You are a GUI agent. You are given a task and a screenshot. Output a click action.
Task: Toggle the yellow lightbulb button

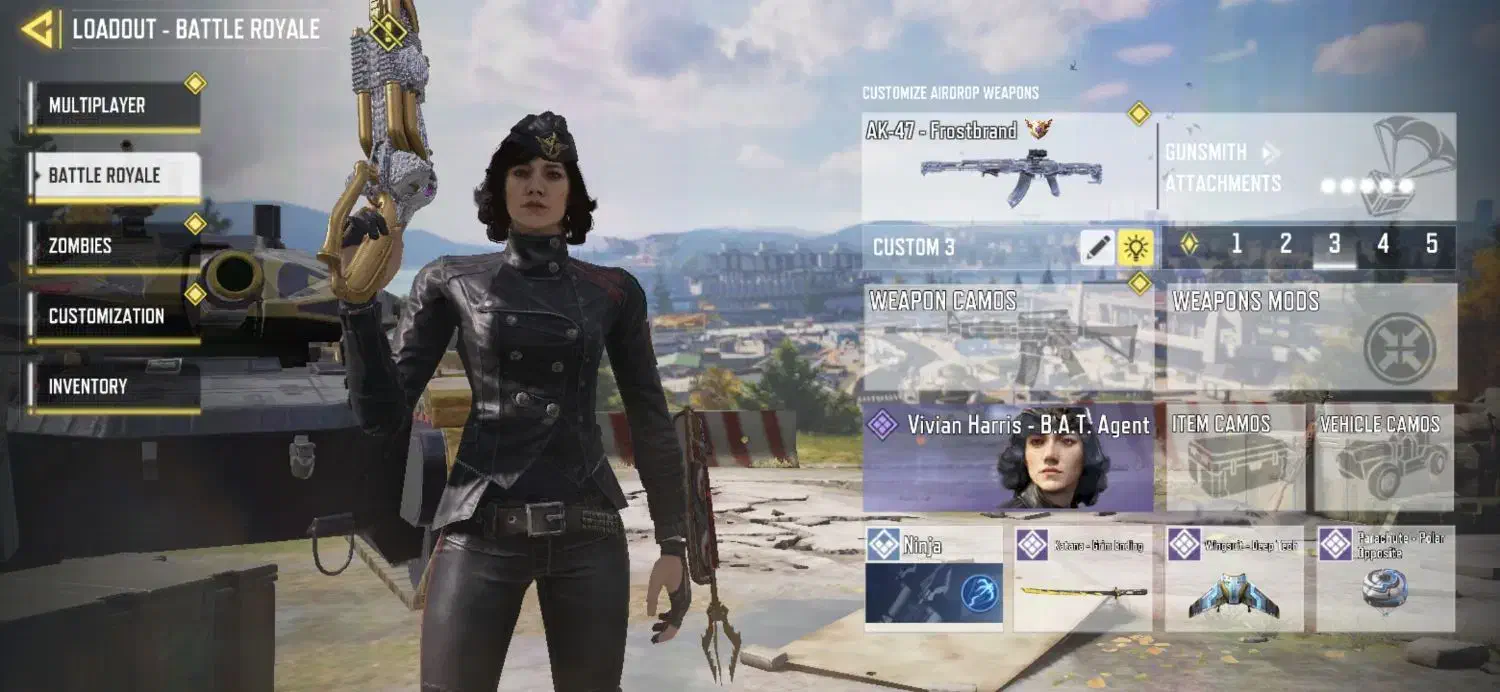click(1135, 247)
